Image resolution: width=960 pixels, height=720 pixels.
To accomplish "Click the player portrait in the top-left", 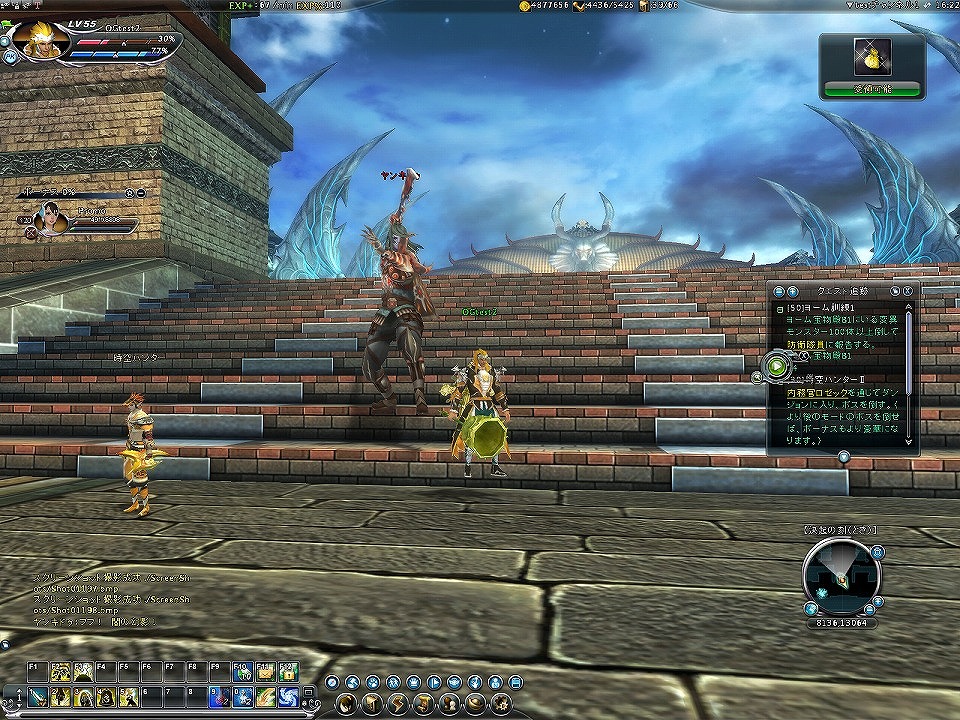I will [x=42, y=40].
